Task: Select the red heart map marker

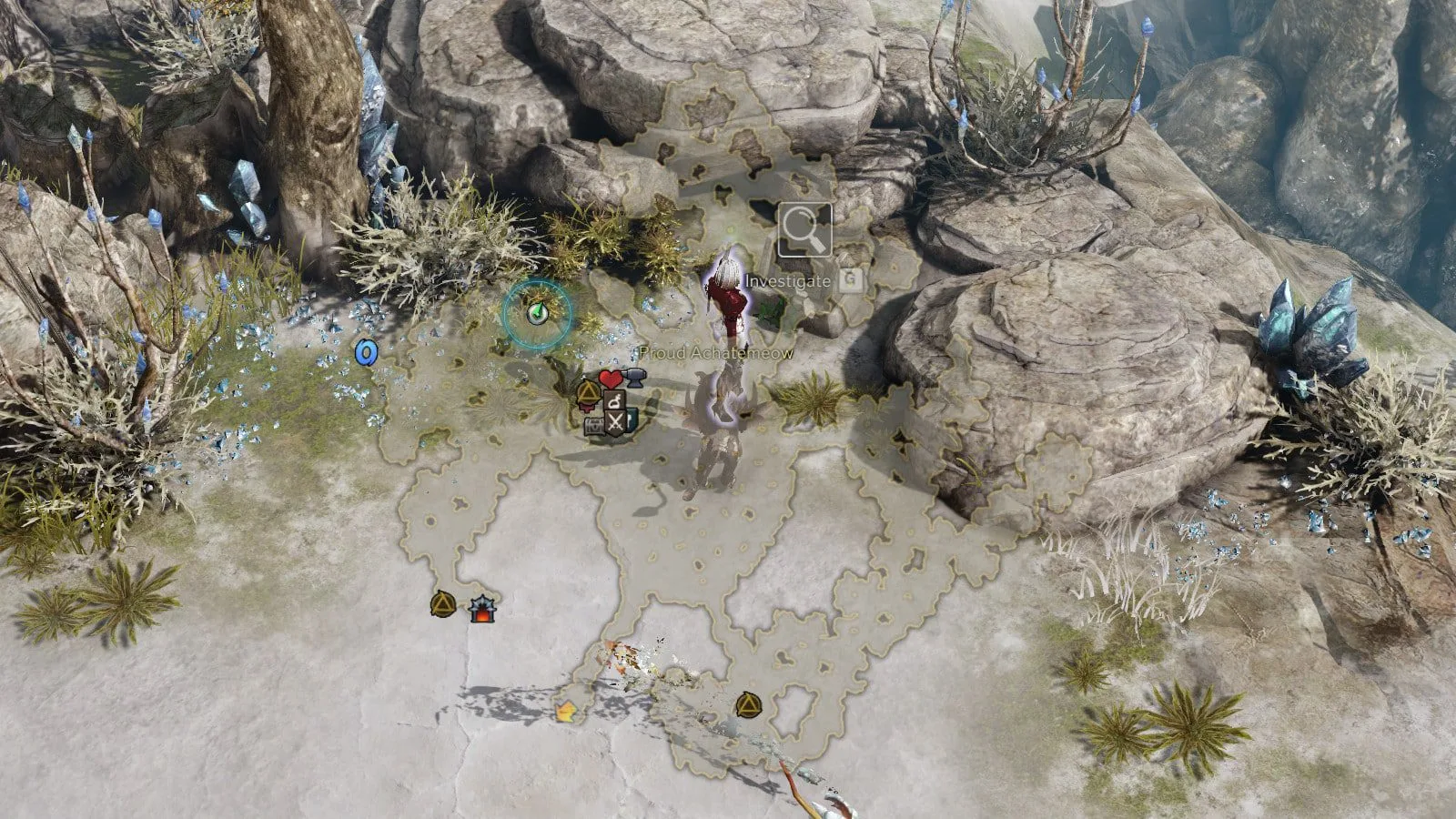Action: (609, 378)
